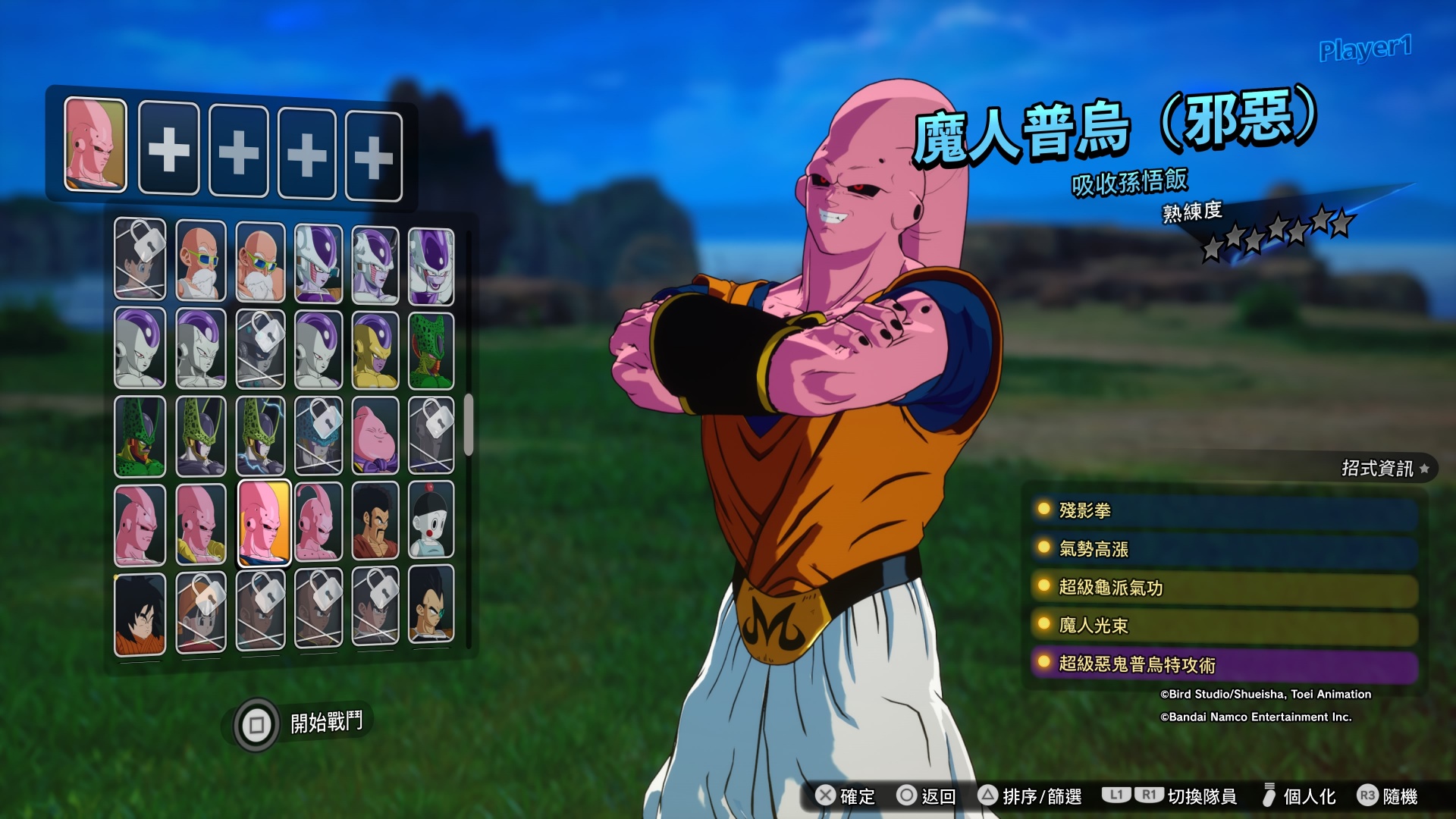Choose the Perfect Cell portrait with lightning

click(260, 436)
